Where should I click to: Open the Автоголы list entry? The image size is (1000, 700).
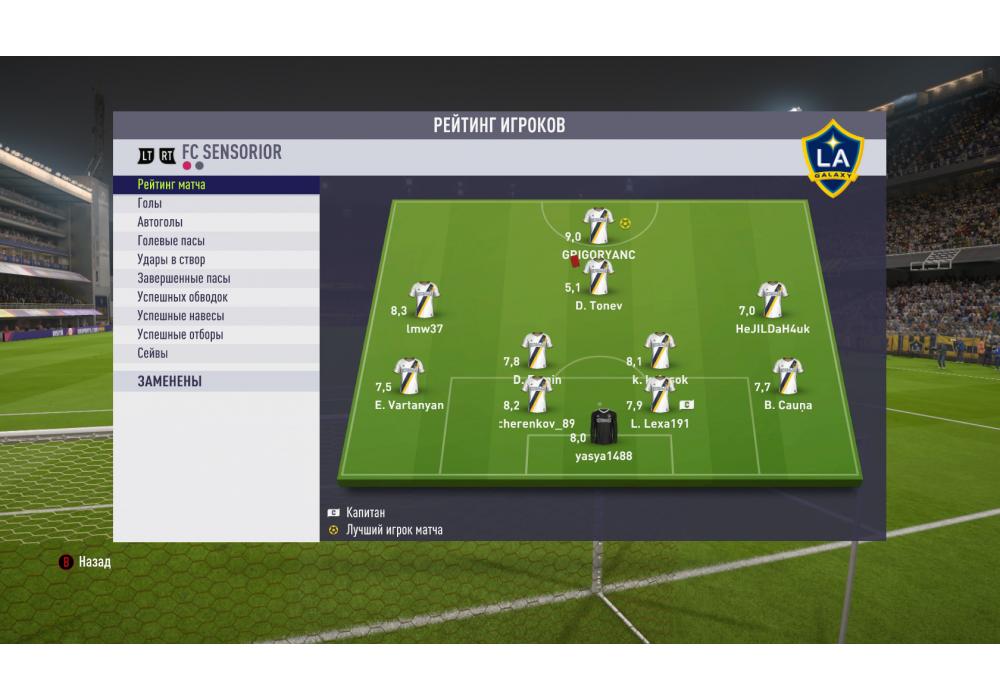tap(160, 222)
